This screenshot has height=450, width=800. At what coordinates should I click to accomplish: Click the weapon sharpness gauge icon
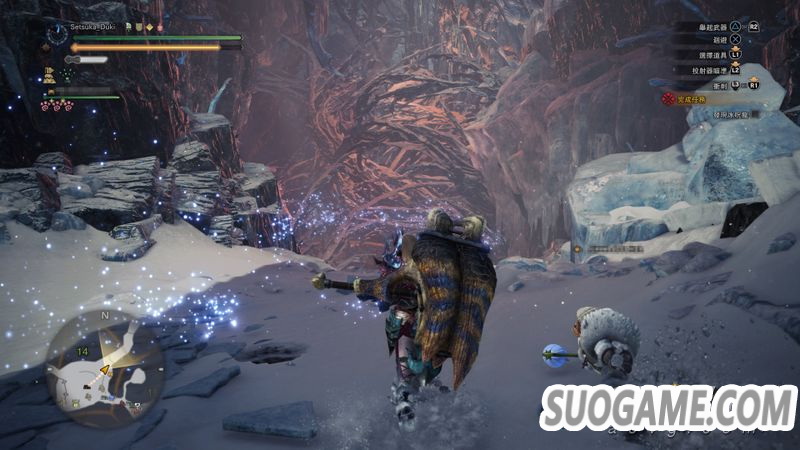click(x=86, y=60)
